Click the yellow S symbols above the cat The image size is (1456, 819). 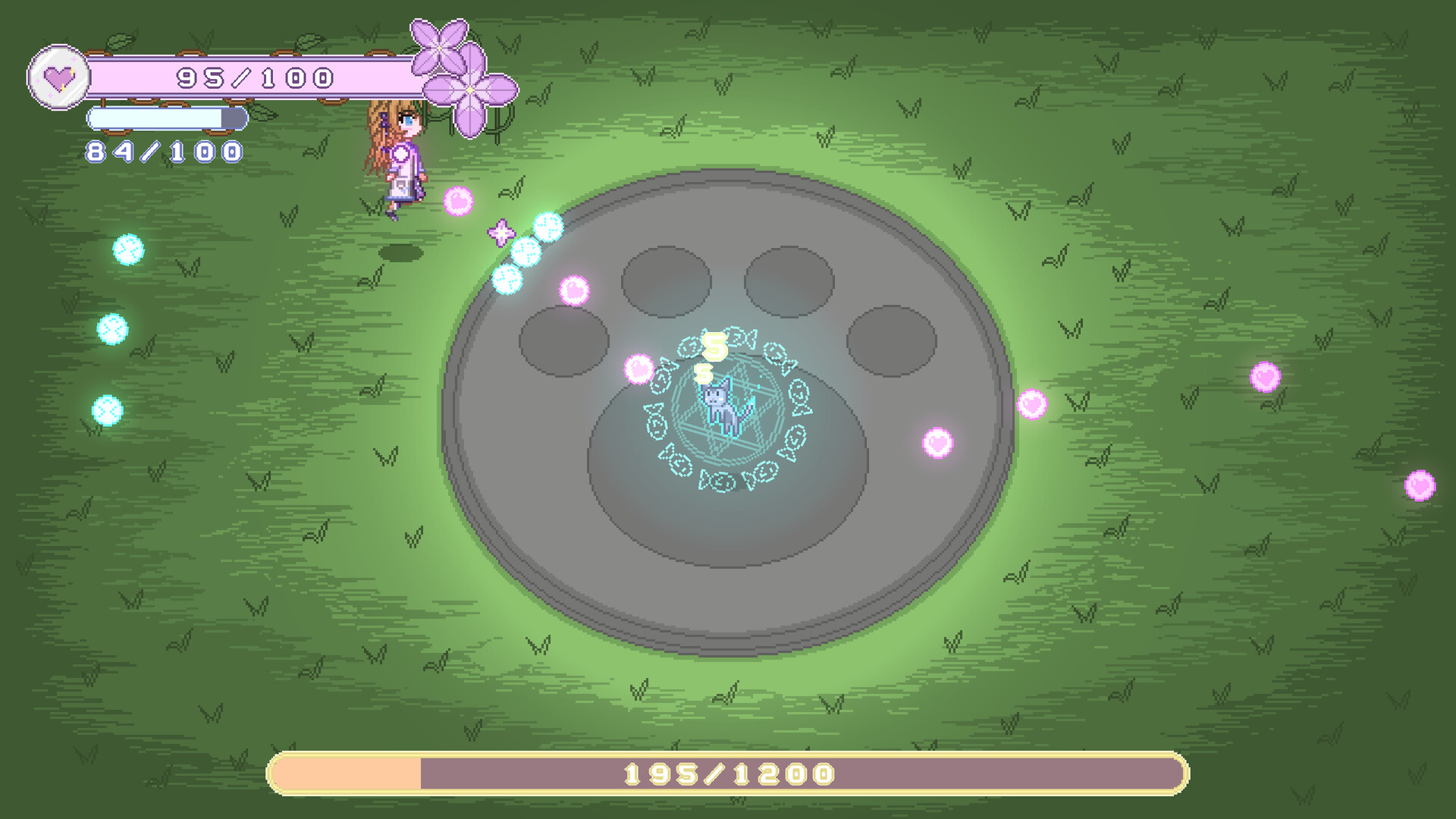(711, 356)
